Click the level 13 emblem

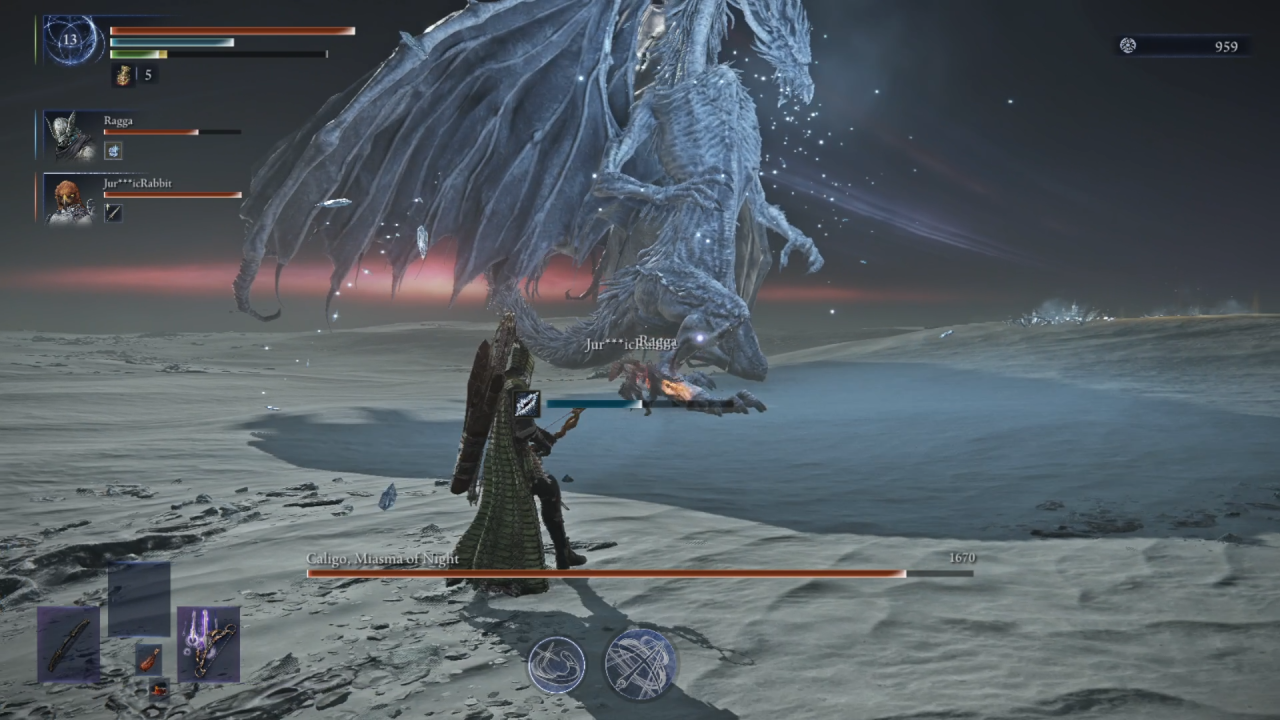[x=71, y=41]
